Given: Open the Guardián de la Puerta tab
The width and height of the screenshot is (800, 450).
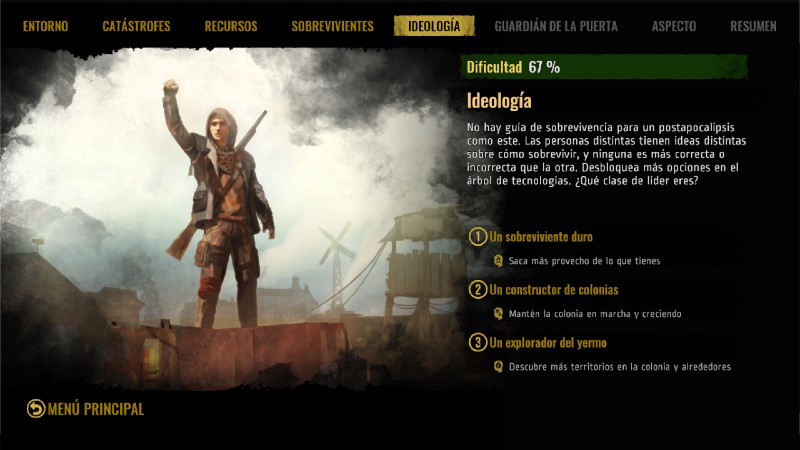Looking at the screenshot, I should tap(556, 26).
